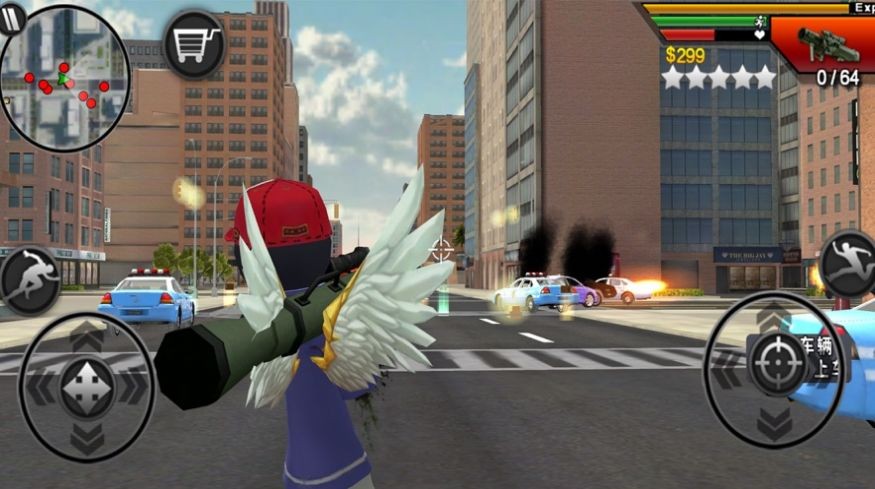Screen dimensions: 875x489
Task: Select the rocket launcher weapon icon
Action: tap(828, 44)
